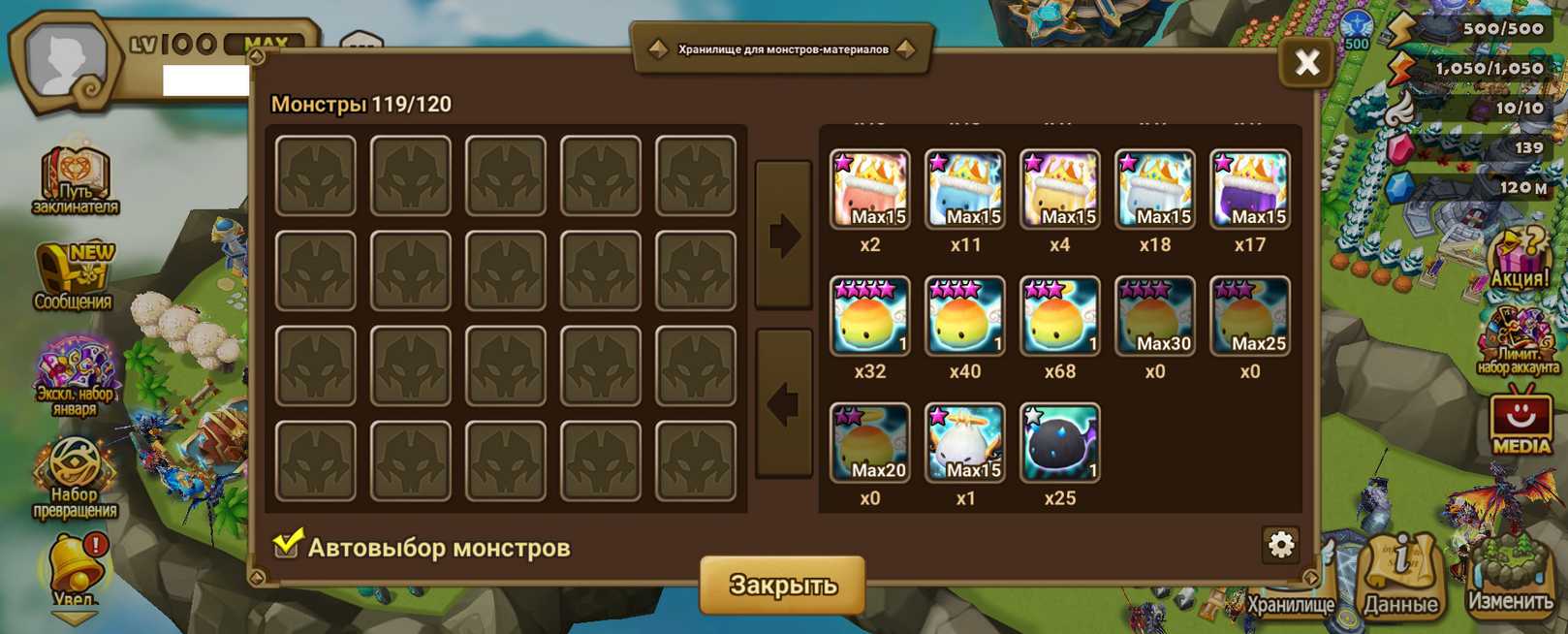Choose the rainbowmon stack showing x68
This screenshot has height=634, width=1568.
(1059, 316)
